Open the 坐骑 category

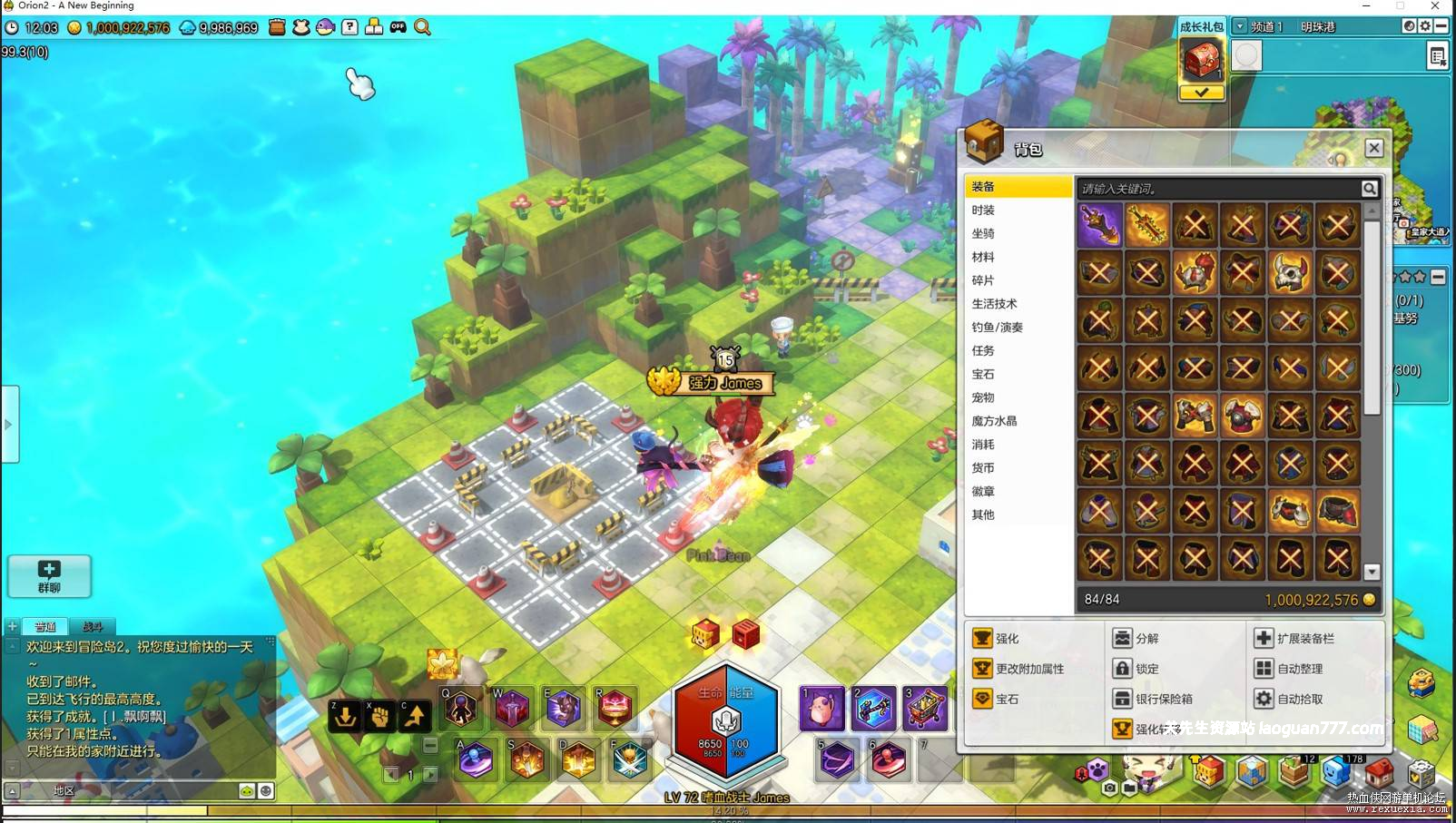coord(983,234)
